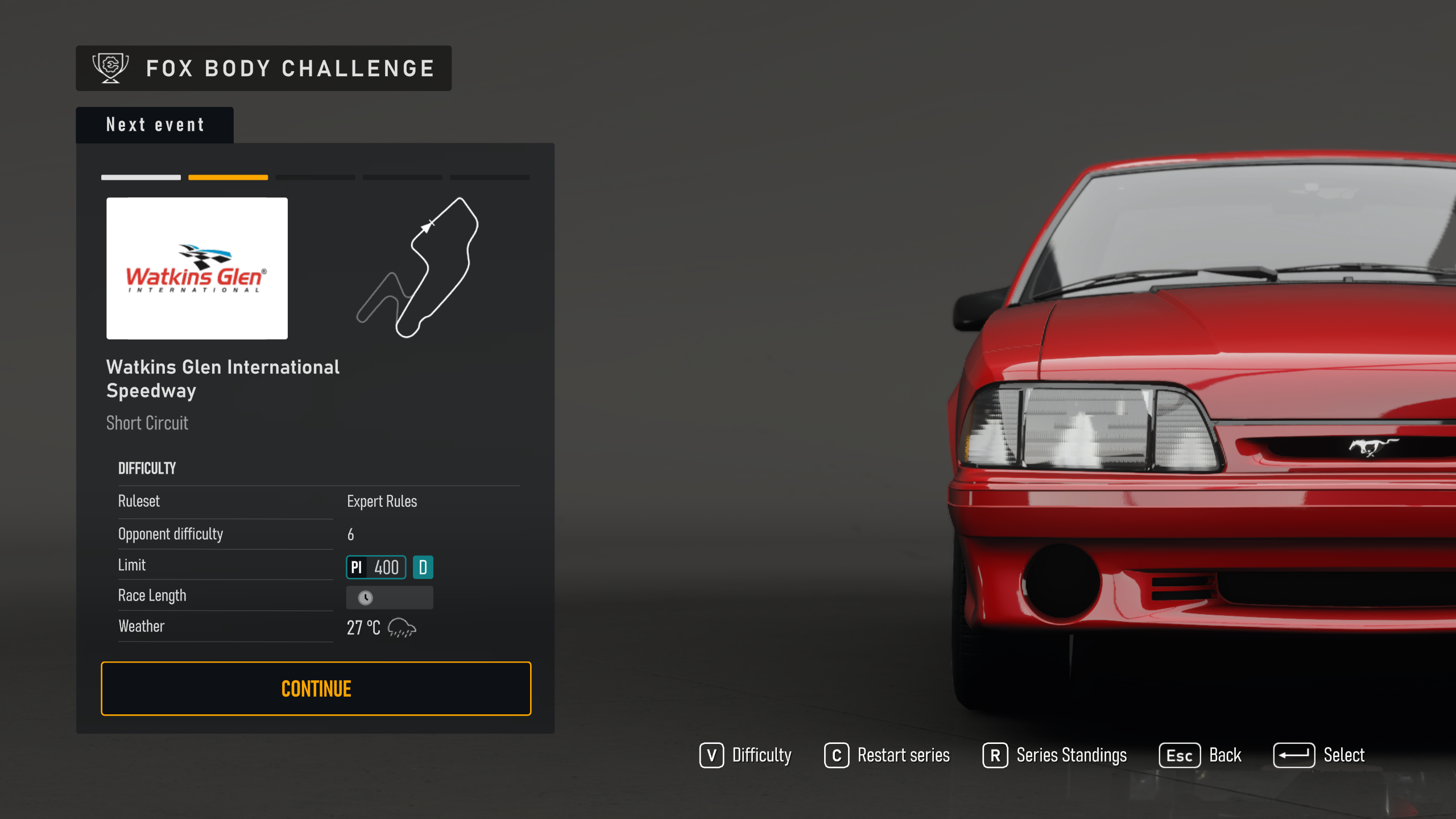Open the Difficulty options
Screen dimensions: 1456x819
coord(746,755)
